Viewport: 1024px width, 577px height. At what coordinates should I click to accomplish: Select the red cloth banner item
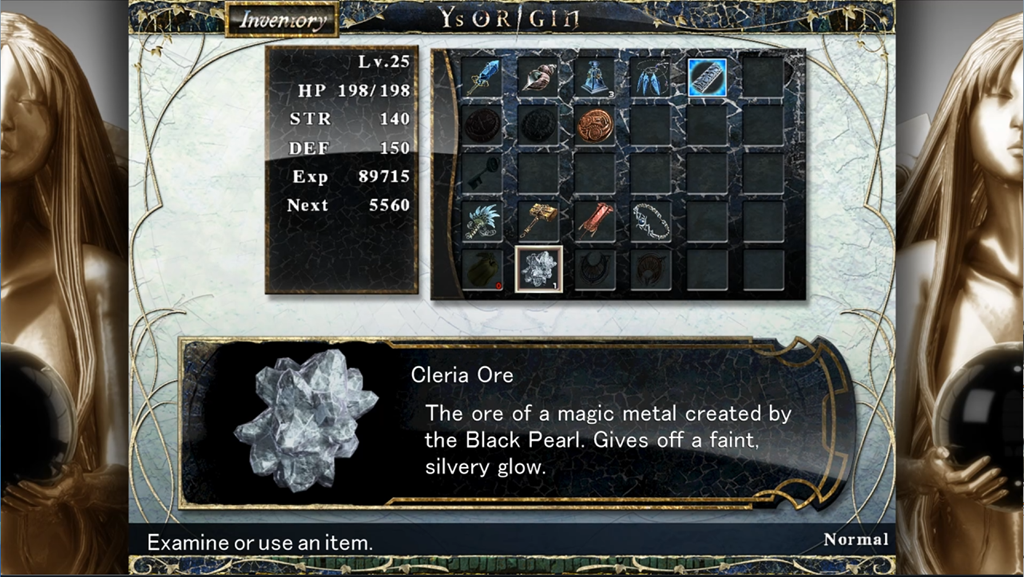click(x=594, y=221)
